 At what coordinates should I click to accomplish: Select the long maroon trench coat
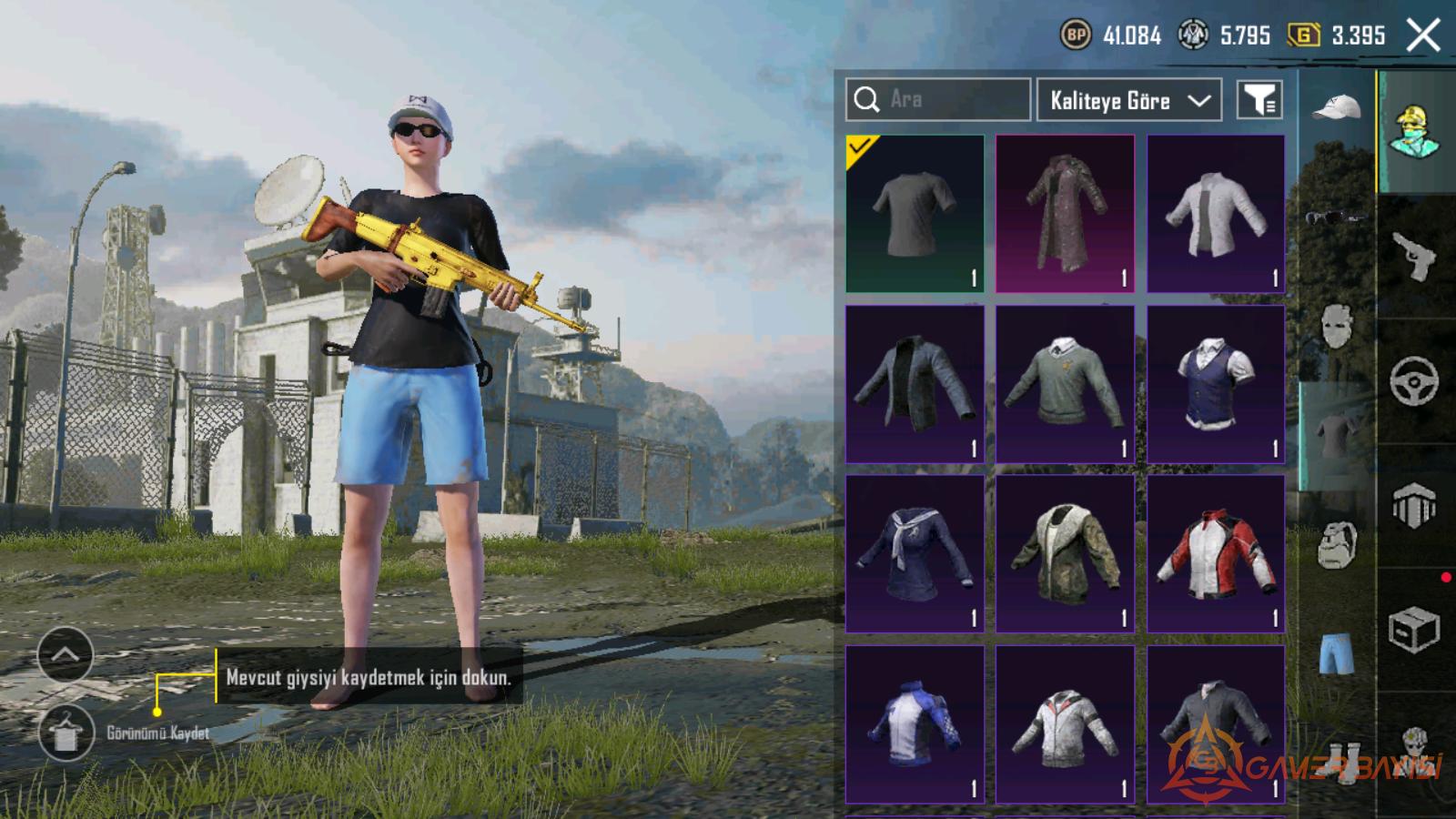point(1065,214)
